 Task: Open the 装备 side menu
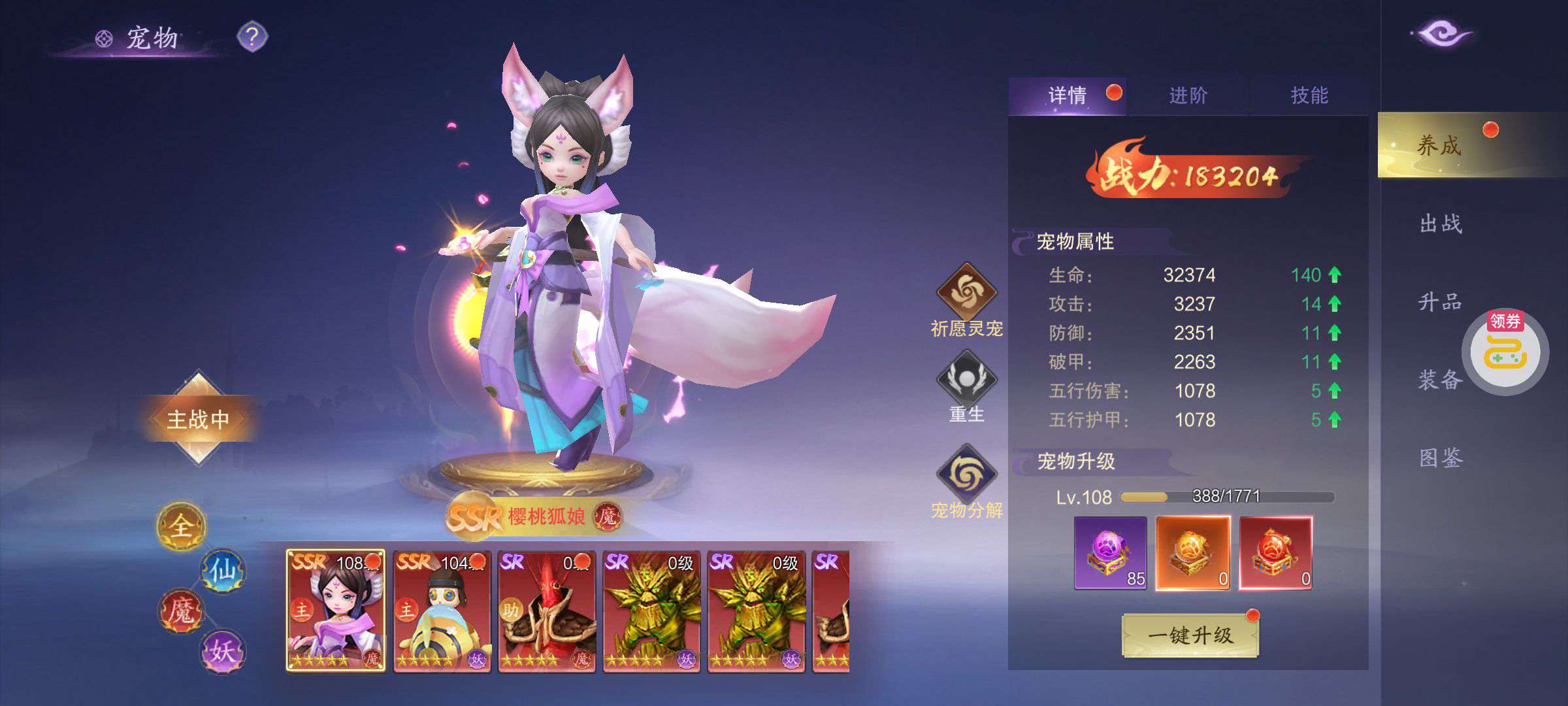click(x=1439, y=379)
